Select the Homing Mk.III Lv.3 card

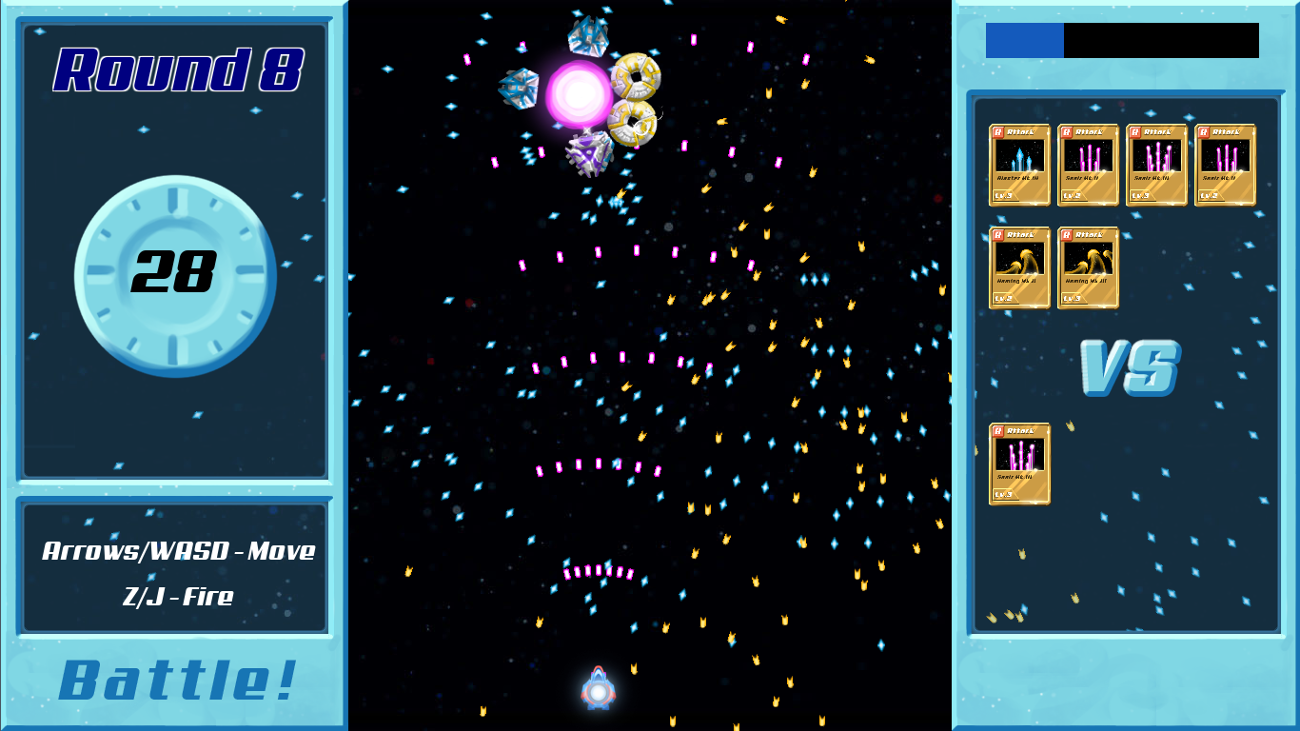(1088, 267)
